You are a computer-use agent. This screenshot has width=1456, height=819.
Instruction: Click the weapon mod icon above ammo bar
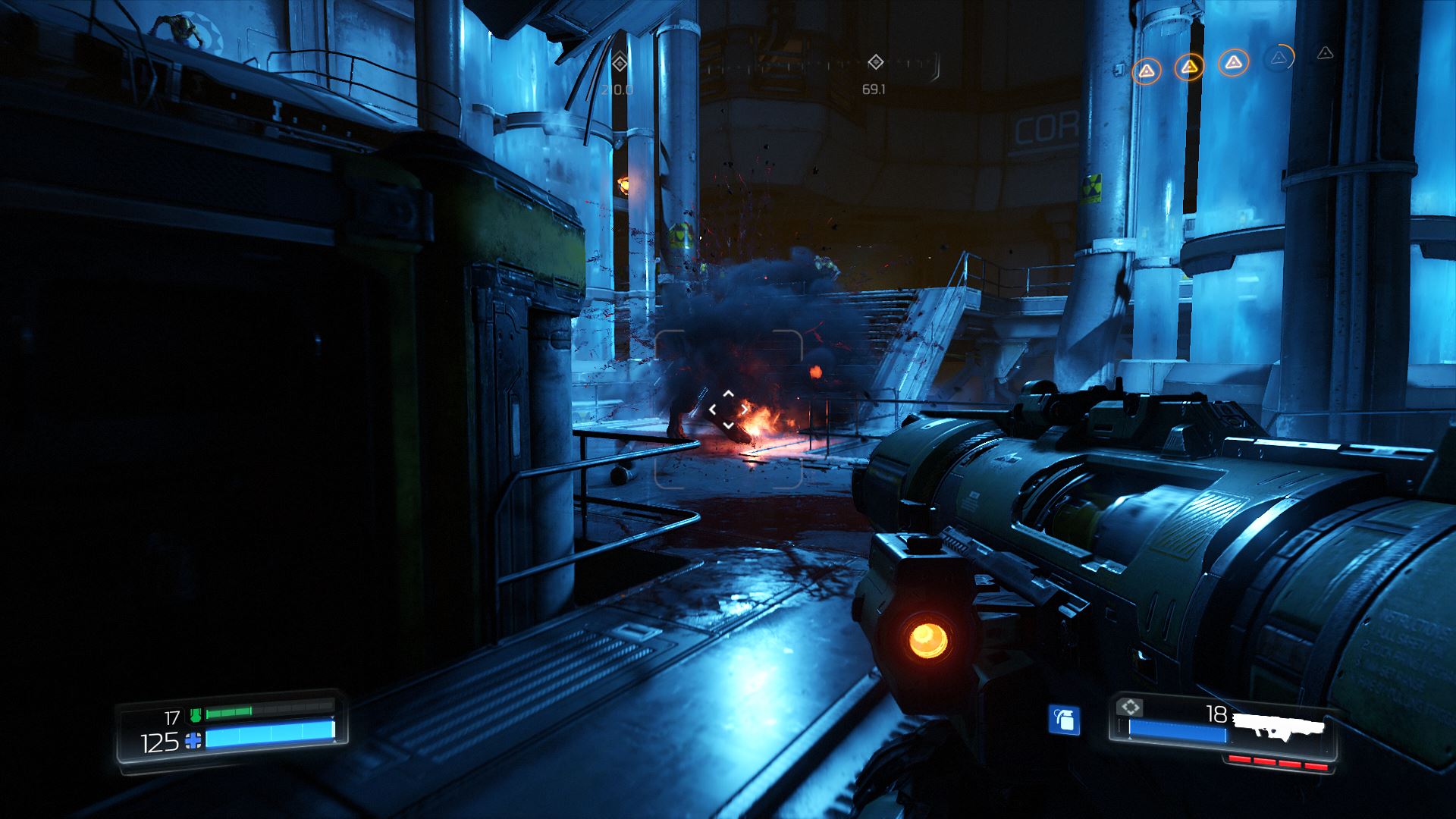(x=1131, y=708)
